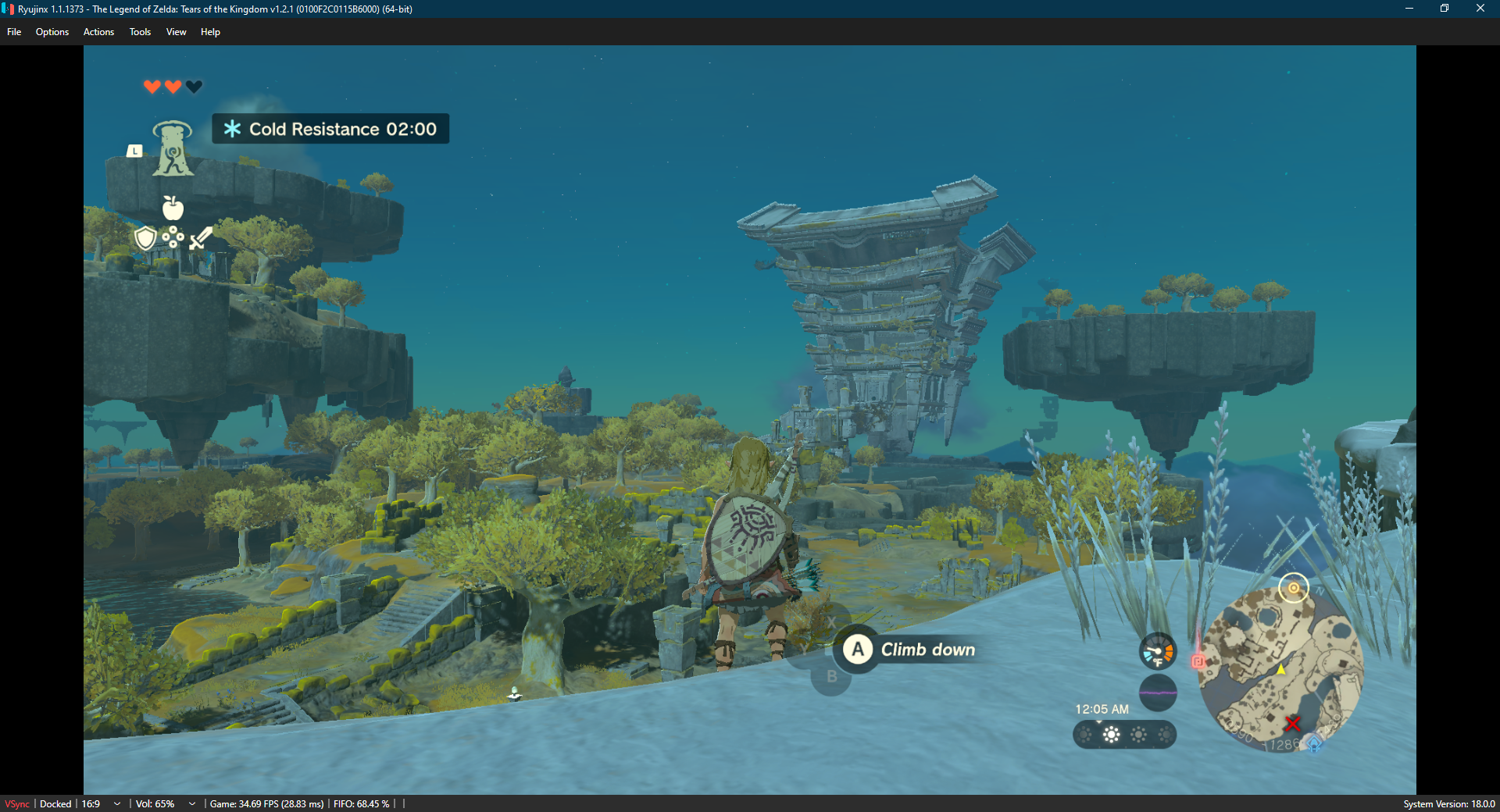Select the red X marker on minimap

1293,724
